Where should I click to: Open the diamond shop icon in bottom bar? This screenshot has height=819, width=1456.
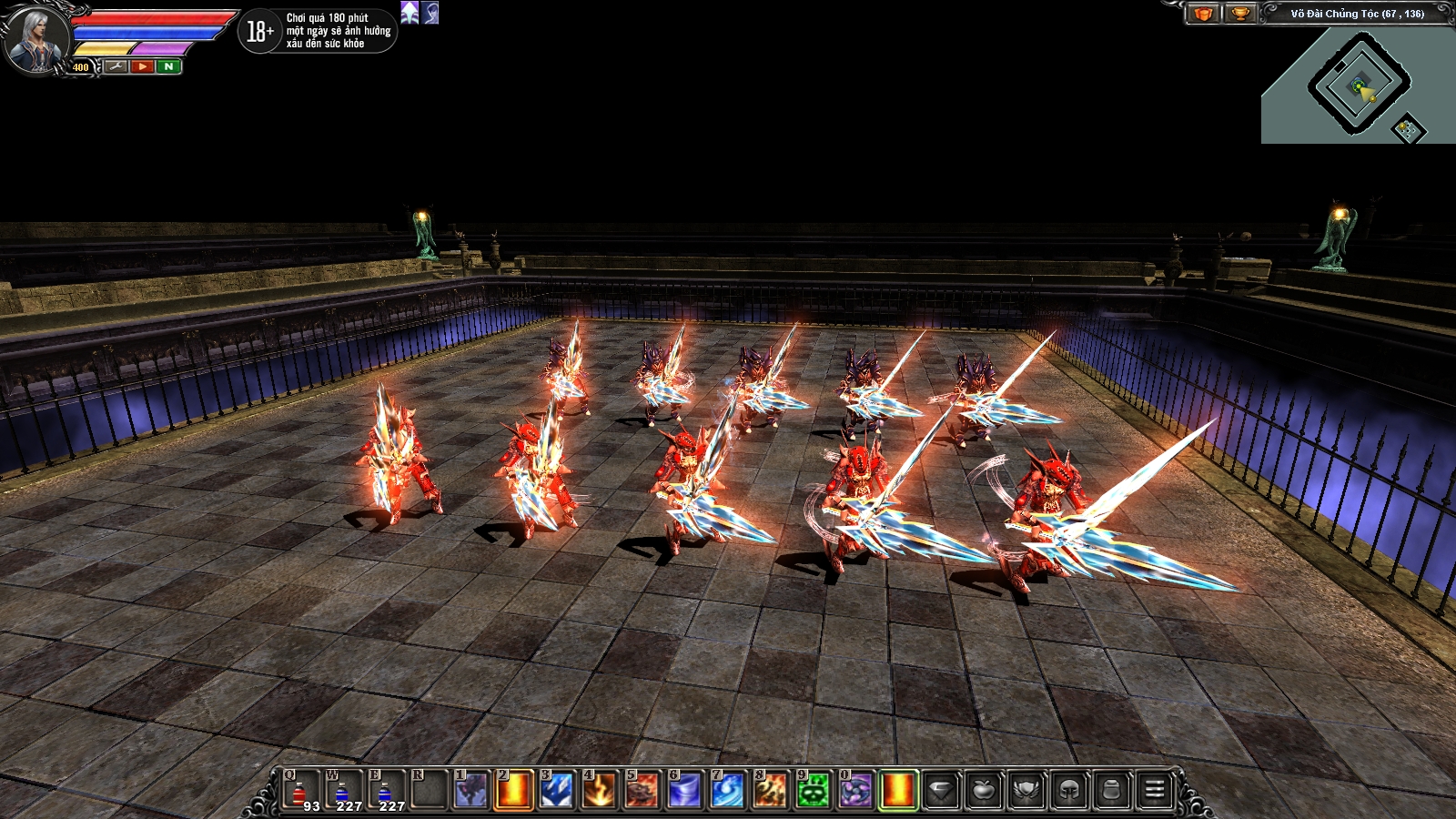tap(941, 791)
